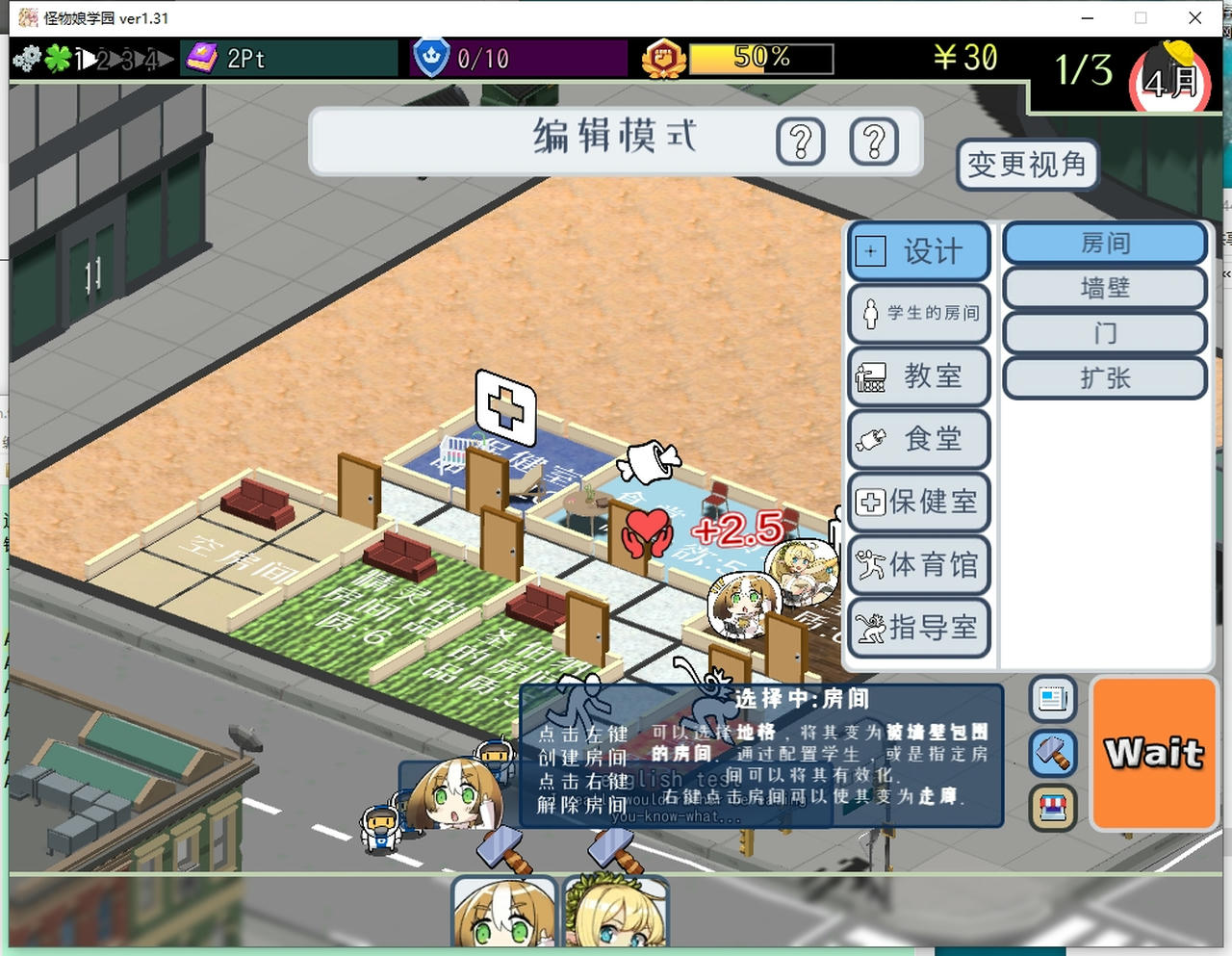Select the 学生的房间 student room tool
The width and height of the screenshot is (1232, 956).
917,315
